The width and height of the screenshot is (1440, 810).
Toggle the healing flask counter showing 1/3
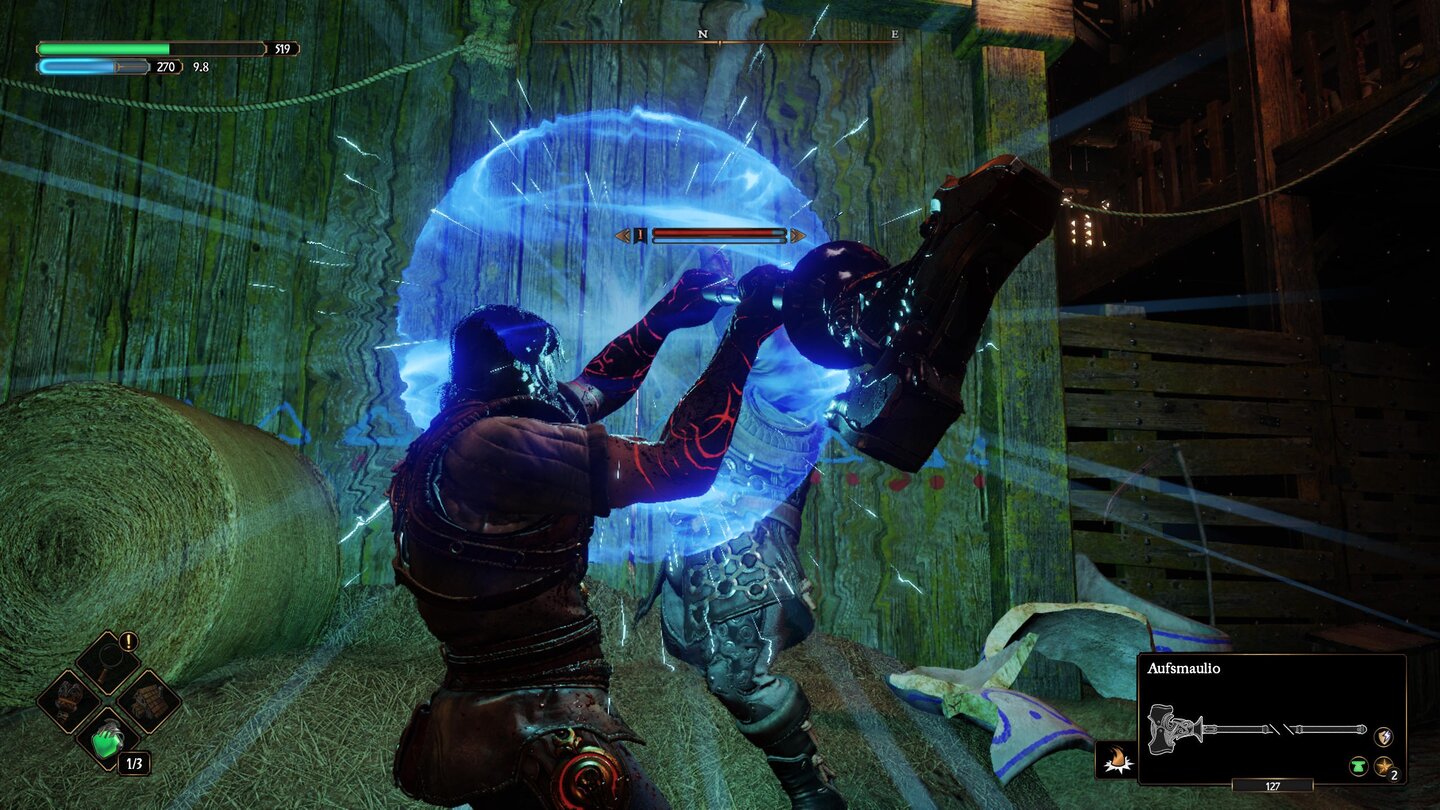[x=134, y=763]
